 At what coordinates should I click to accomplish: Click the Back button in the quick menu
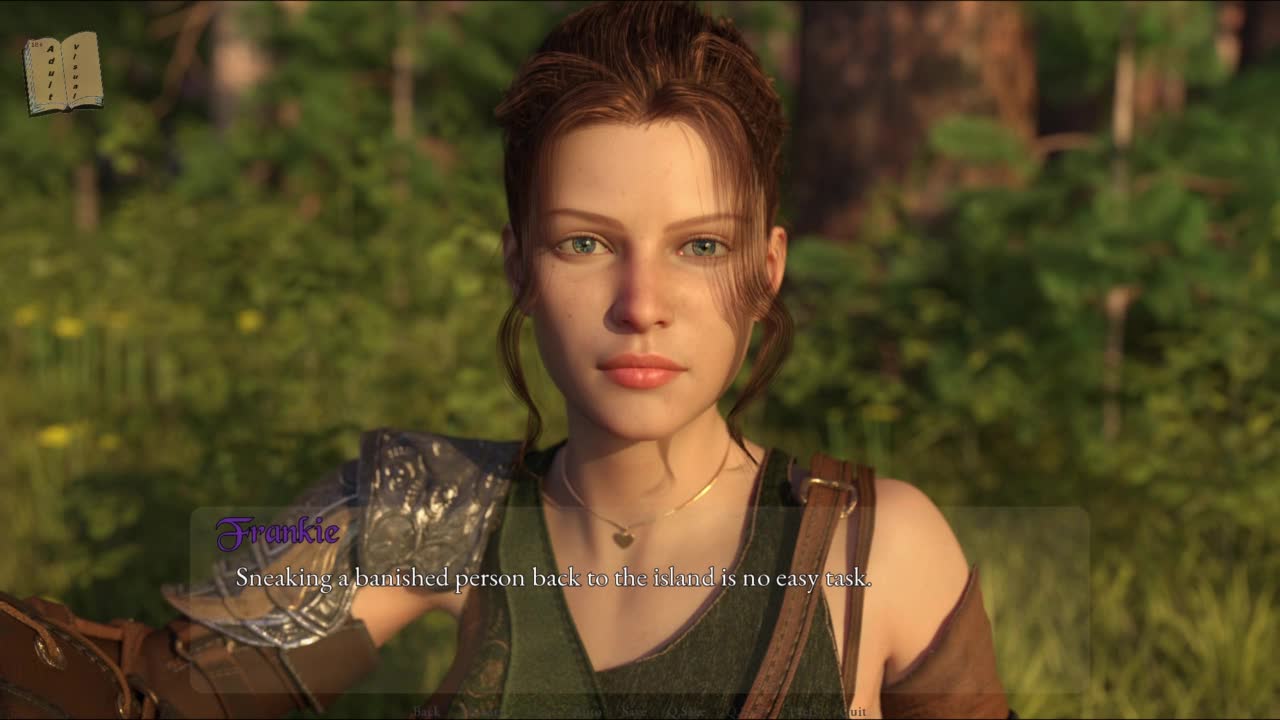427,712
